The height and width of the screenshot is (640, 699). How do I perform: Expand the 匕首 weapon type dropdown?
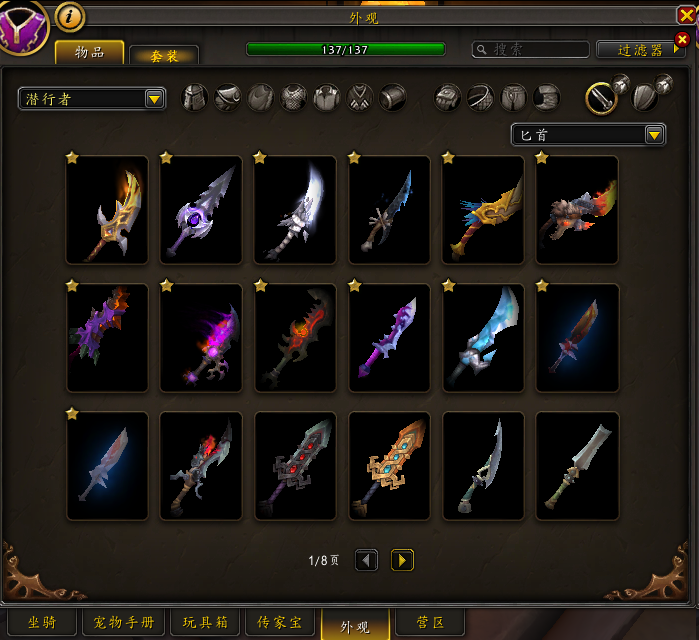click(x=588, y=135)
